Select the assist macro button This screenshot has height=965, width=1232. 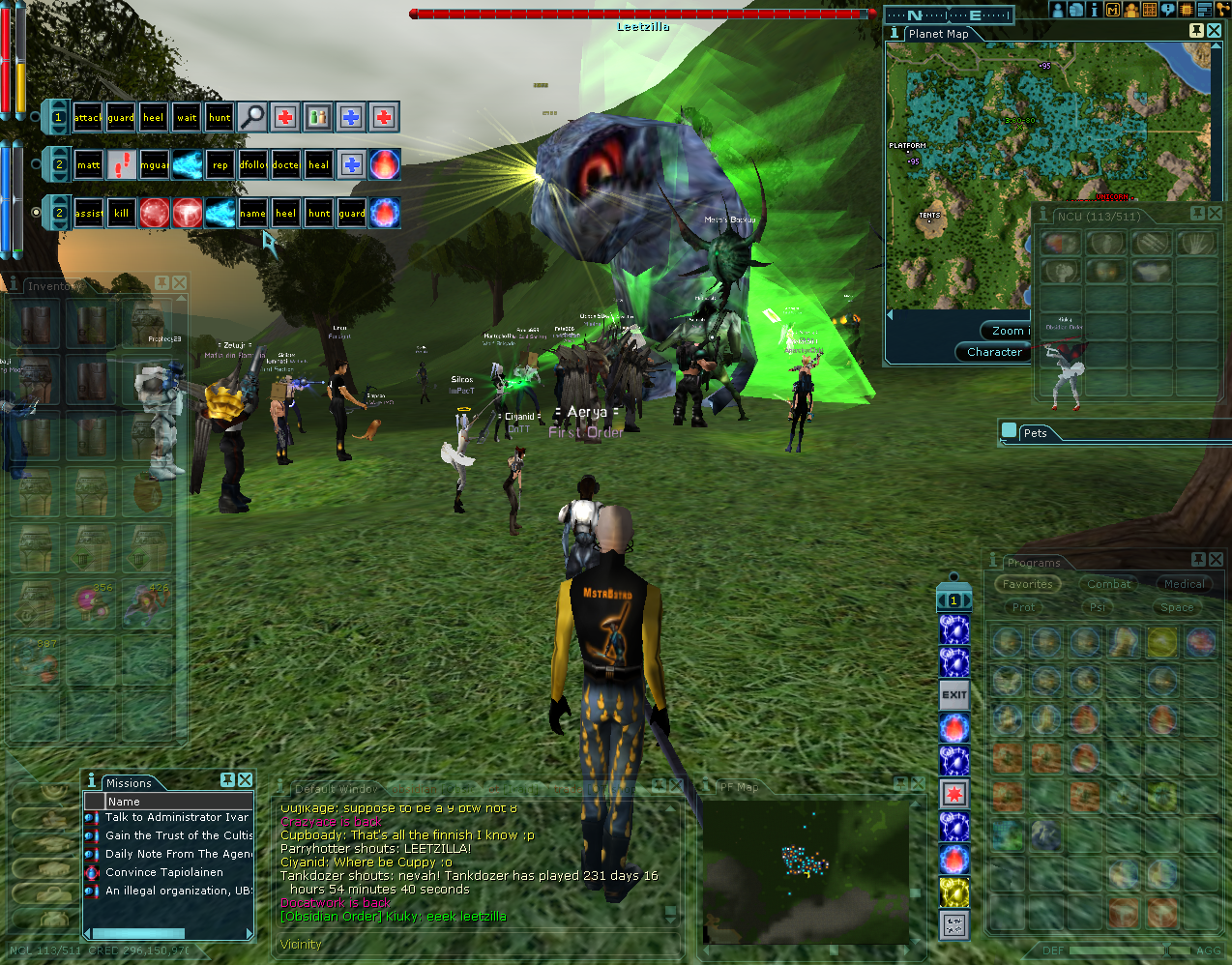point(88,214)
